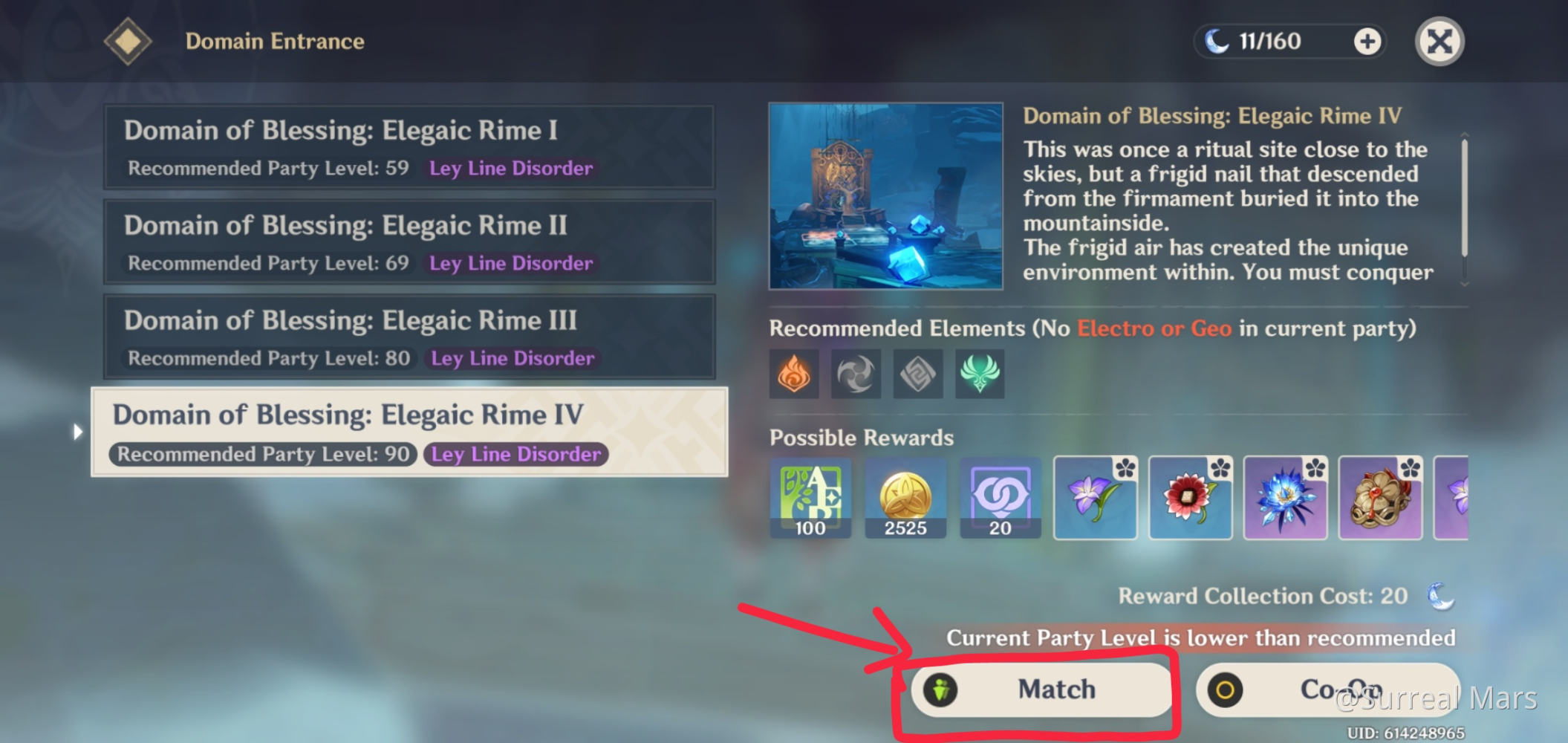This screenshot has height=743, width=1568.
Task: Show Ley Line Disorder for Elegaic Rime IV
Action: (x=516, y=455)
